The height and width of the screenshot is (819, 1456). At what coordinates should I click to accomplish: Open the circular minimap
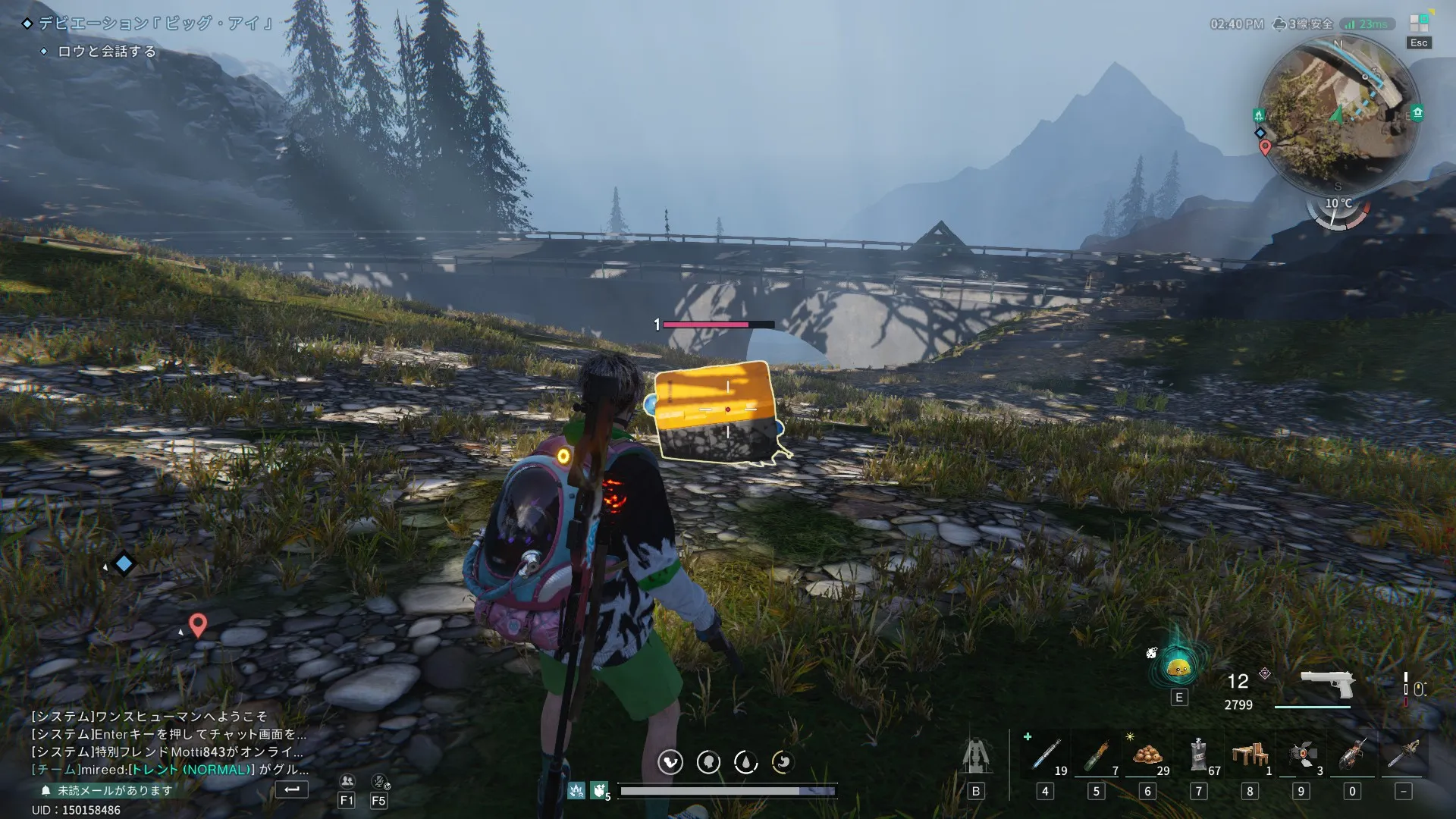[x=1338, y=114]
